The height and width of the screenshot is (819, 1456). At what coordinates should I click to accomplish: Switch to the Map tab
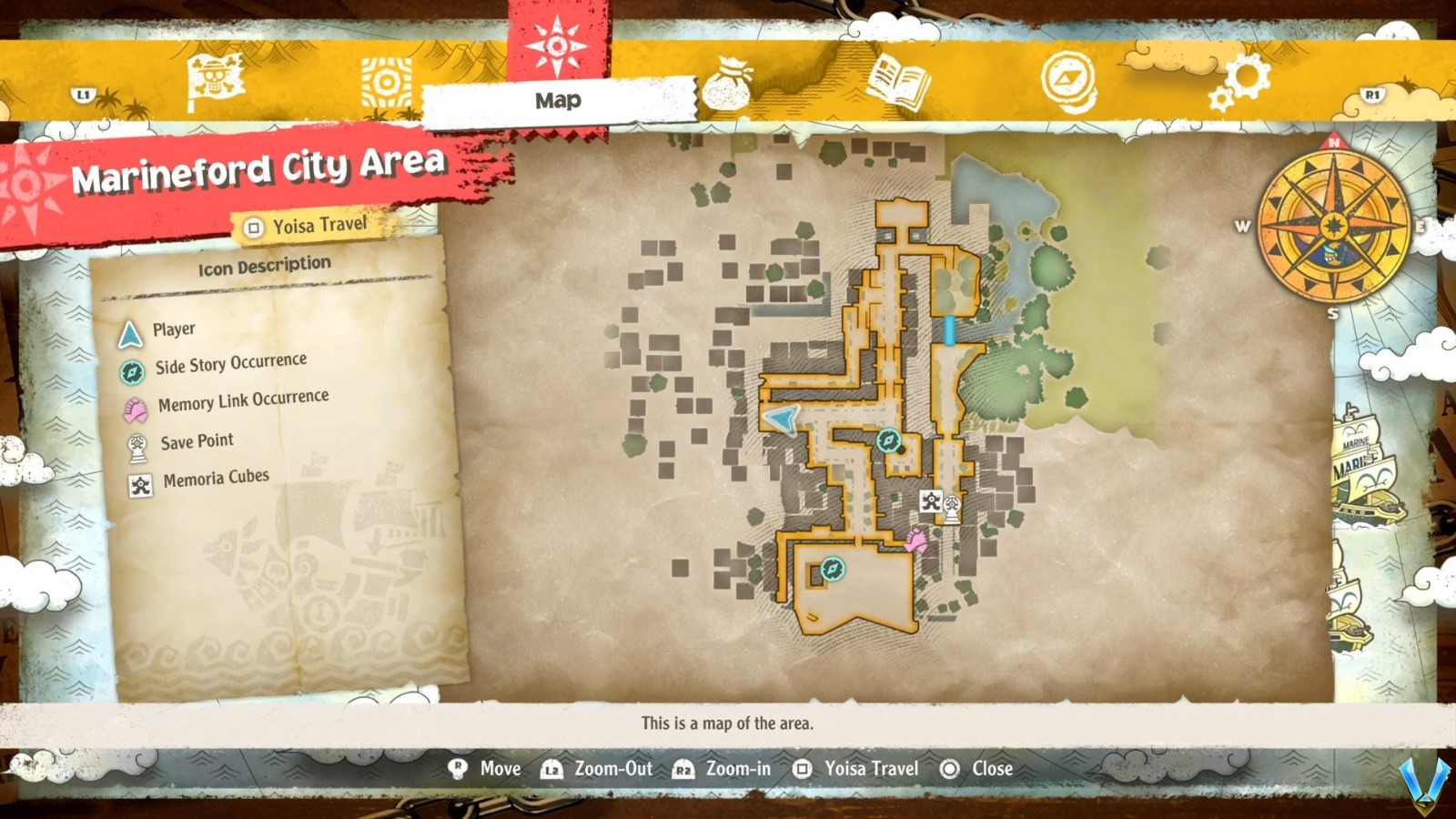pos(556,101)
